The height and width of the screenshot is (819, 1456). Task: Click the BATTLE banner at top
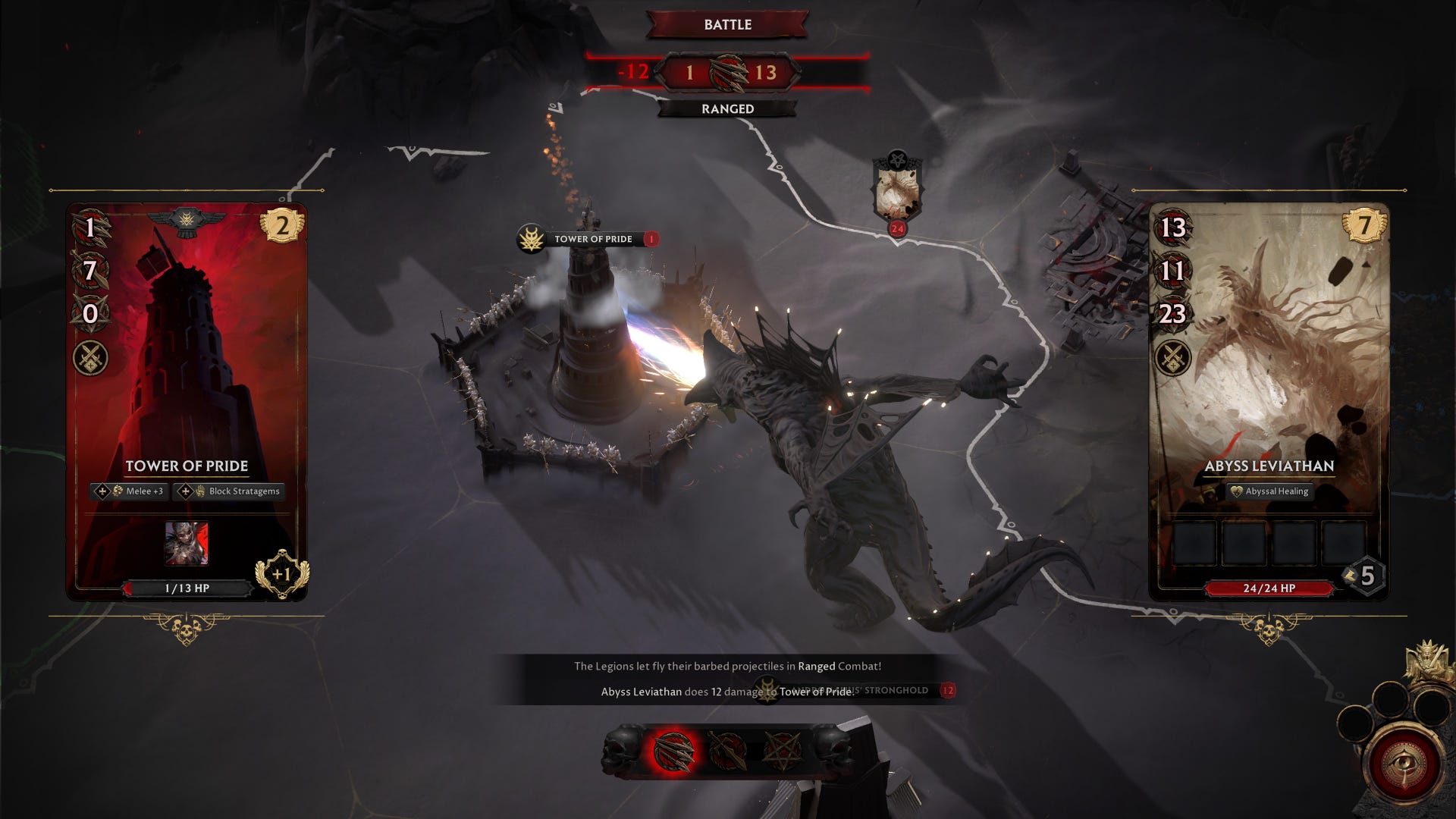coord(727,25)
